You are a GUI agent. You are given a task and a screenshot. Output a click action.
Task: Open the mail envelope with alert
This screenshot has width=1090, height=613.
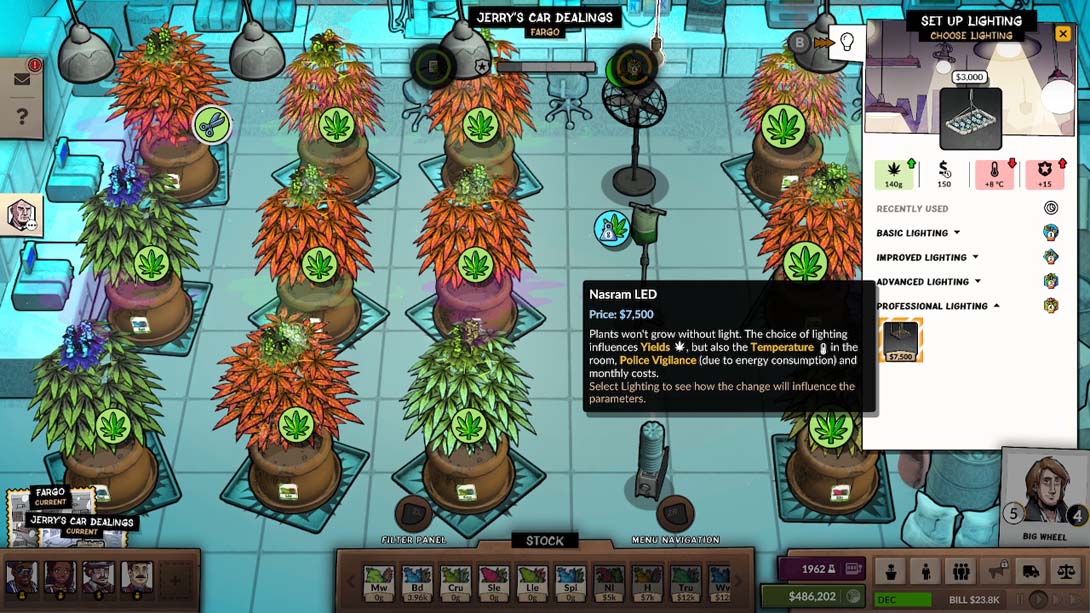(x=23, y=79)
